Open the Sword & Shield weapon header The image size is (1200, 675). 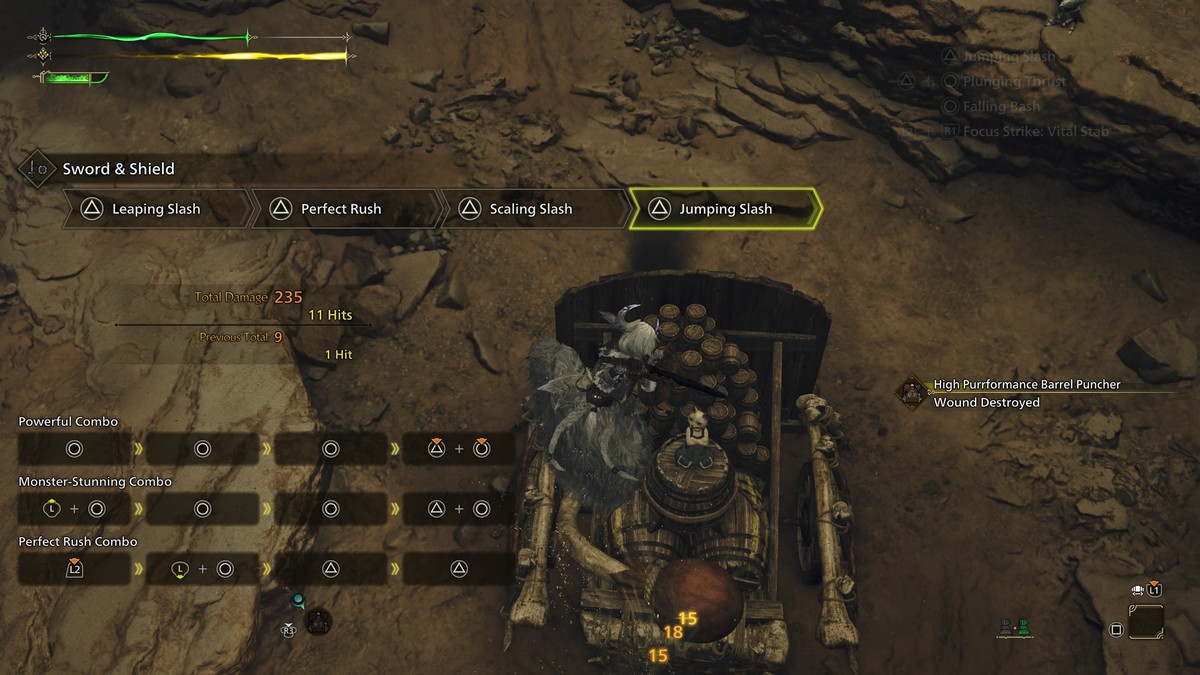point(118,169)
